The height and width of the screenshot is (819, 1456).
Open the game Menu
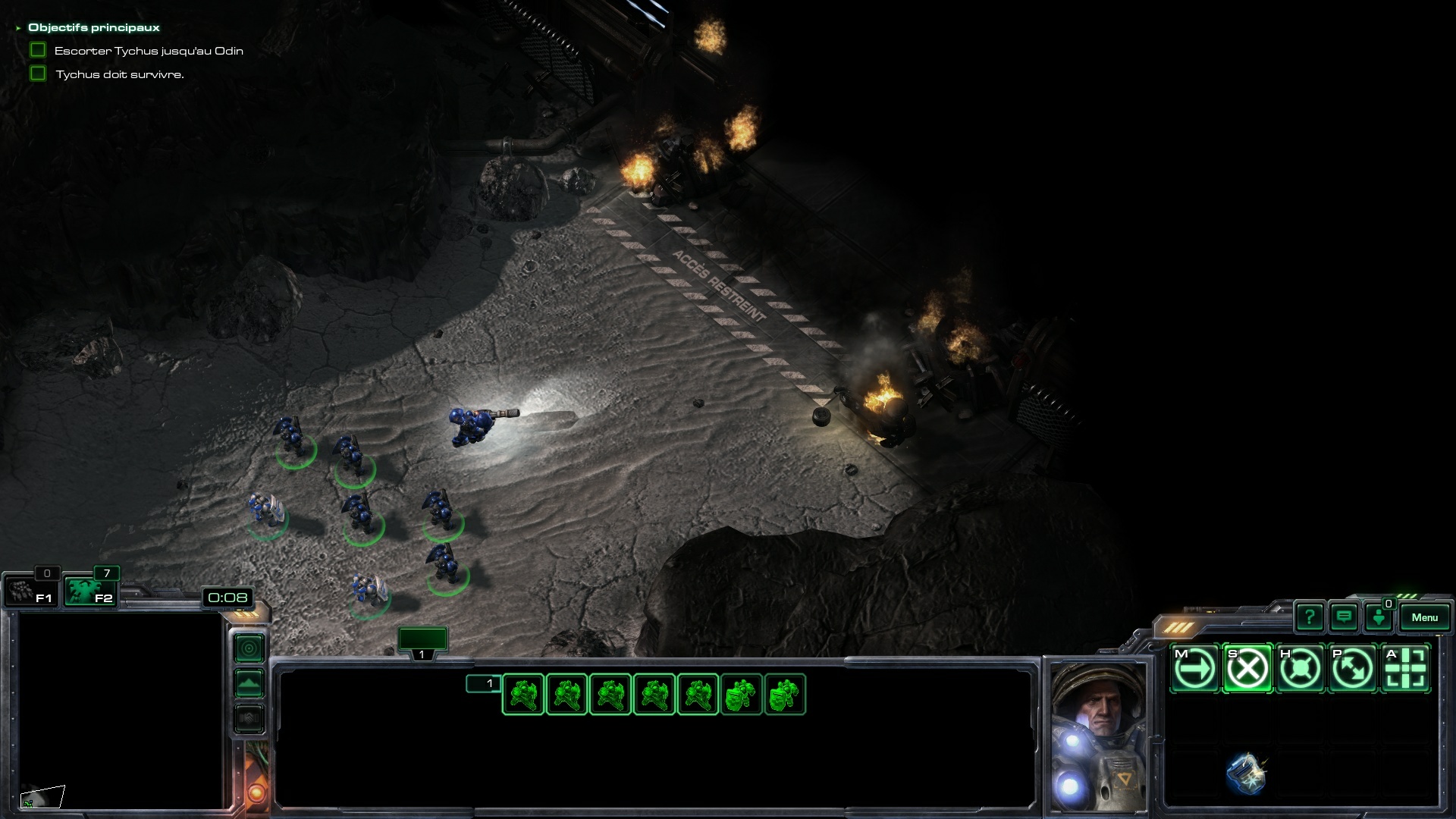pyautogui.click(x=1424, y=617)
